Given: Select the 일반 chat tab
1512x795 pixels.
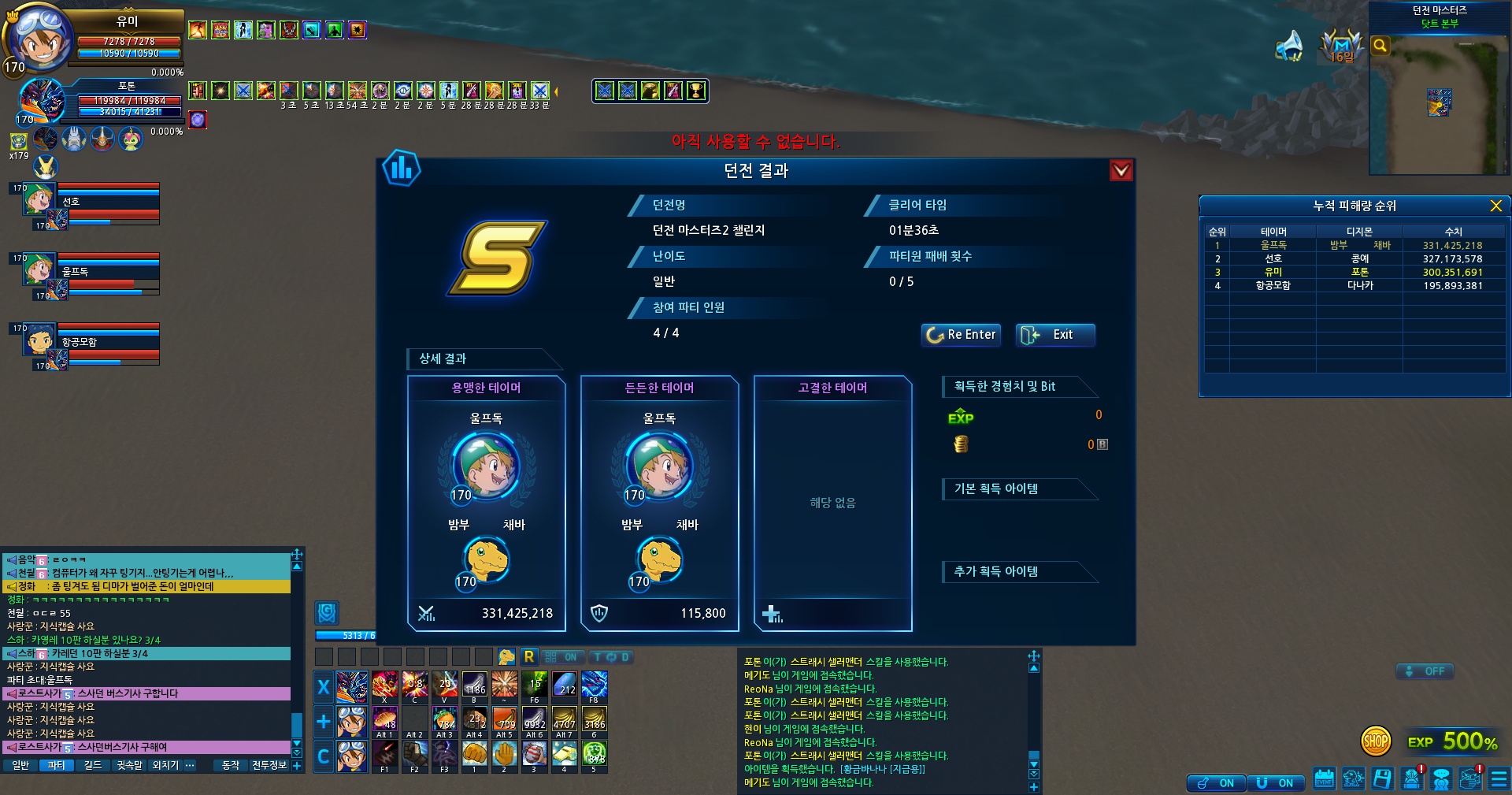Looking at the screenshot, I should 20,765.
